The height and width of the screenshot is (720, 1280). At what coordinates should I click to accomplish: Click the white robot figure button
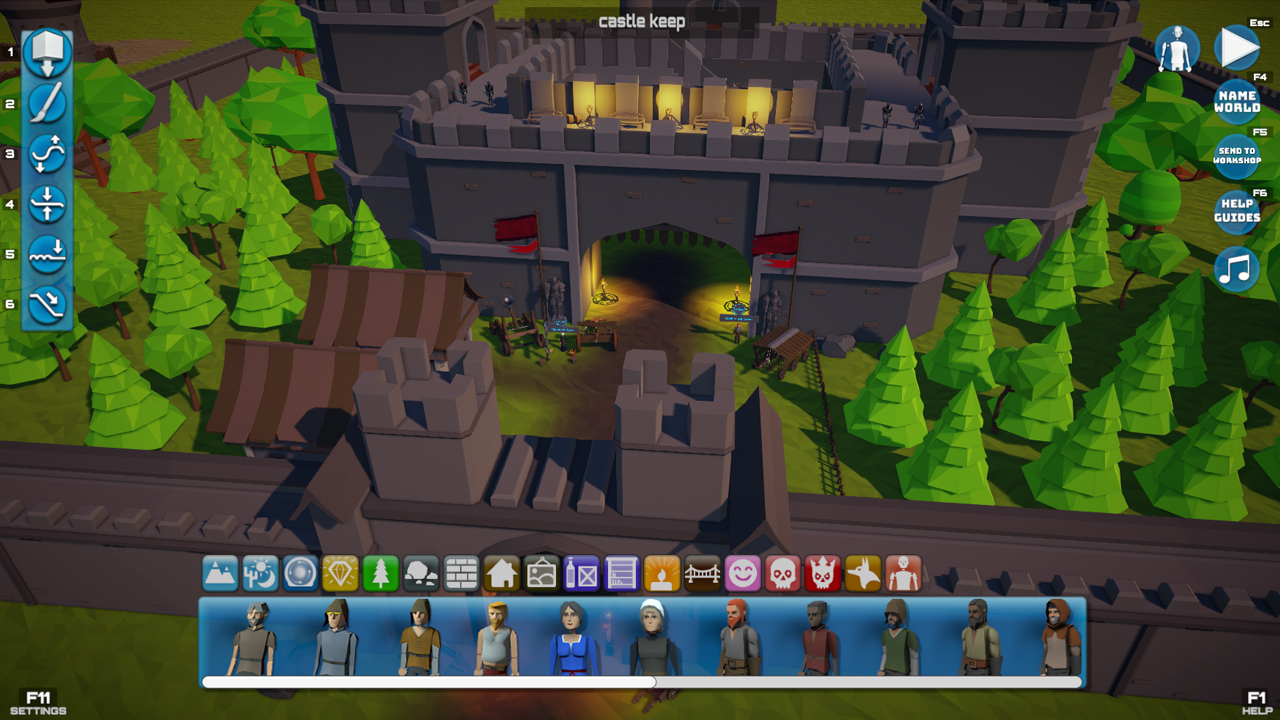1177,48
